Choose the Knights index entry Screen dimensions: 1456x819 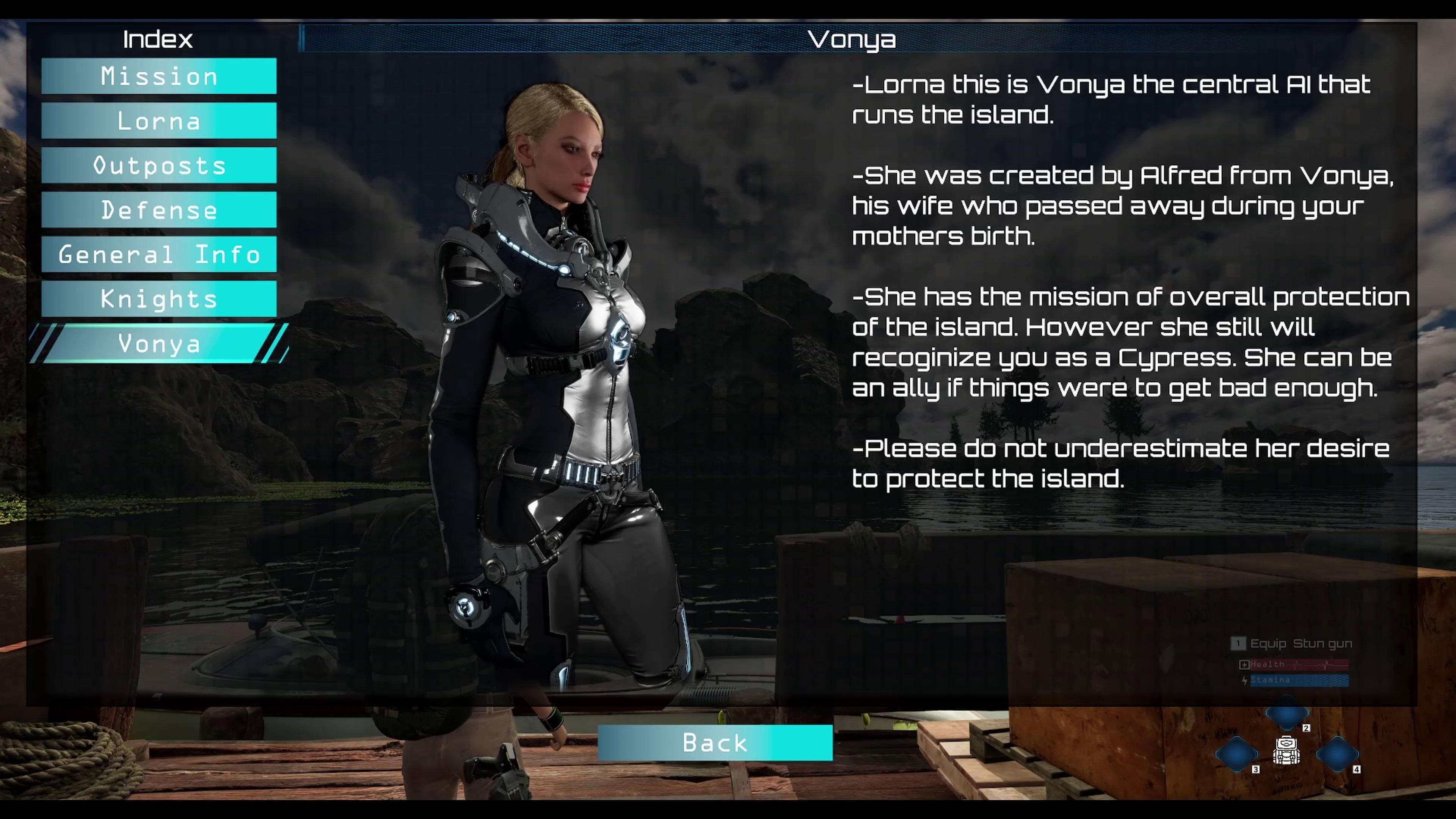(x=159, y=298)
